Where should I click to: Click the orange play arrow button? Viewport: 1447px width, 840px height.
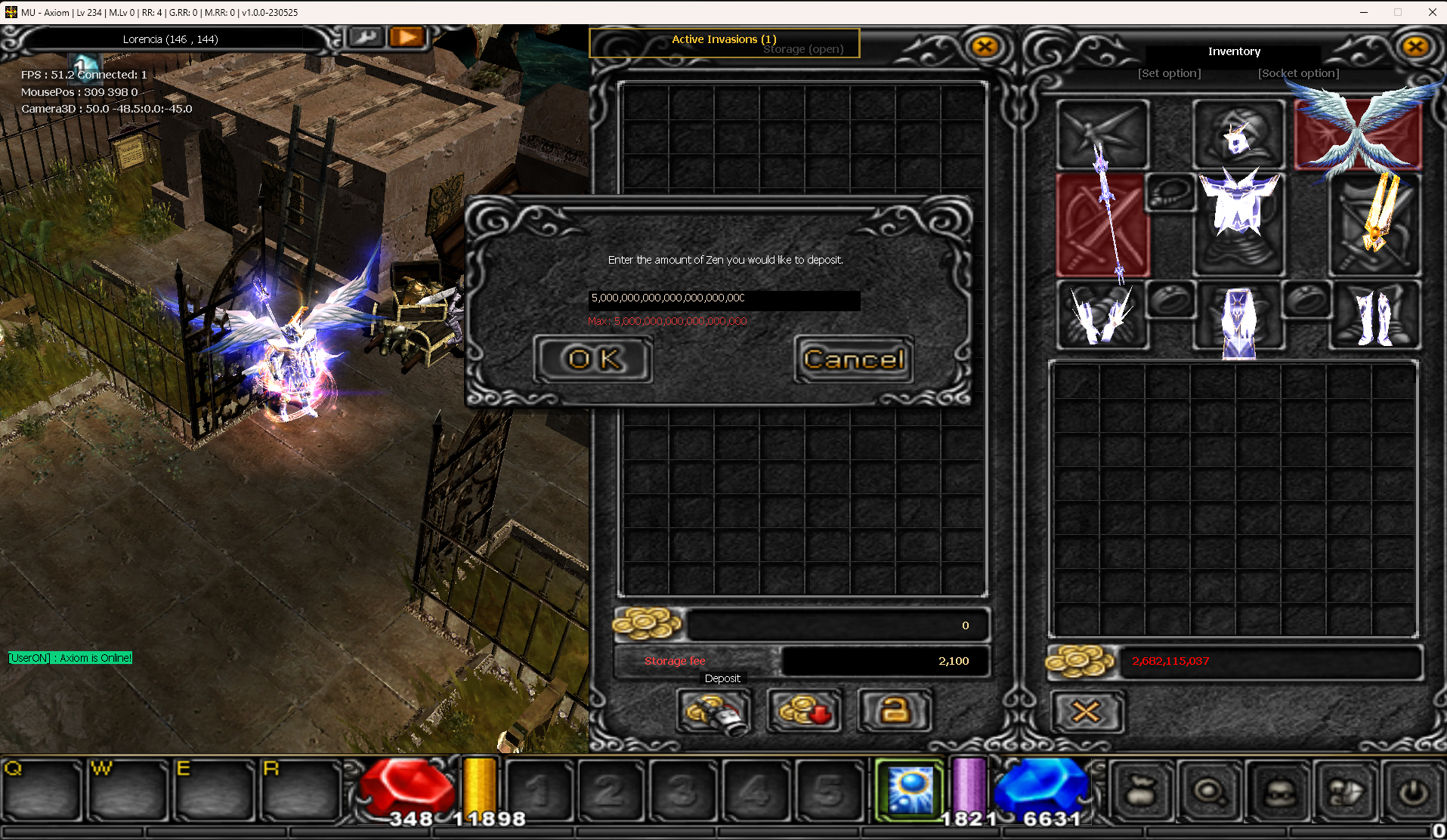click(x=407, y=37)
